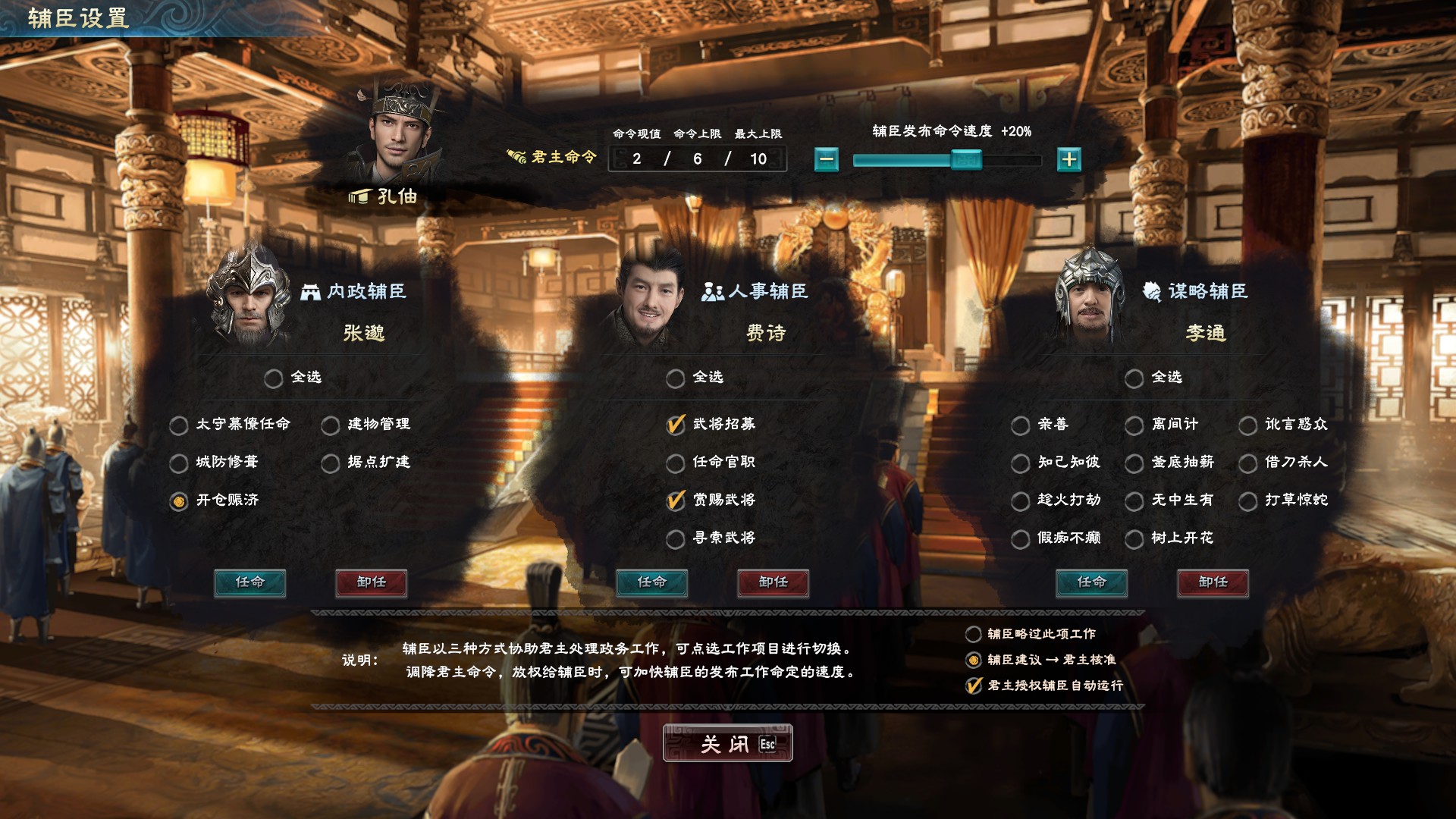Select 全选 under 谋略辅臣 李通

[x=1134, y=378]
